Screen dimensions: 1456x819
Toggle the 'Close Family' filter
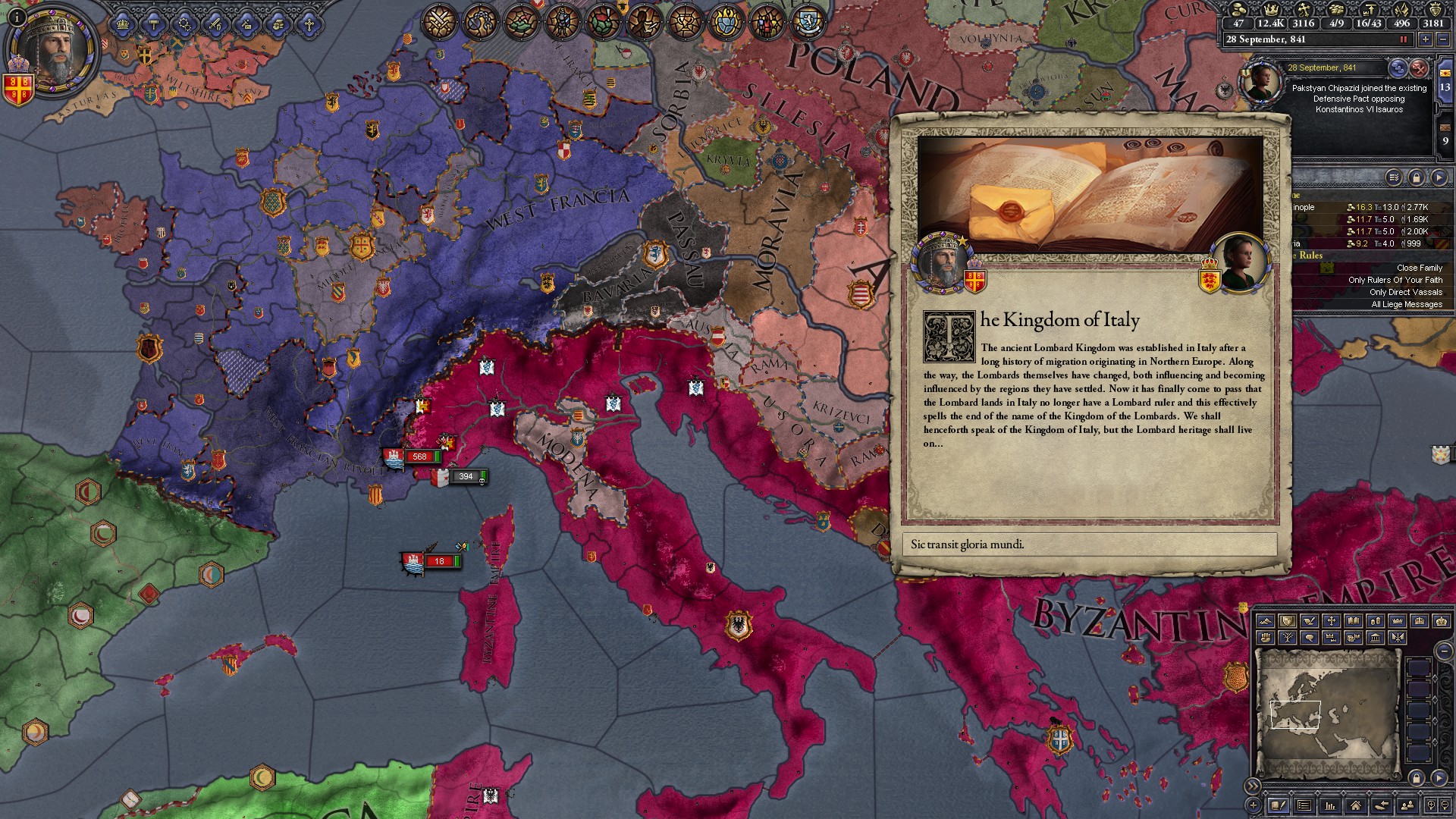coord(1419,268)
